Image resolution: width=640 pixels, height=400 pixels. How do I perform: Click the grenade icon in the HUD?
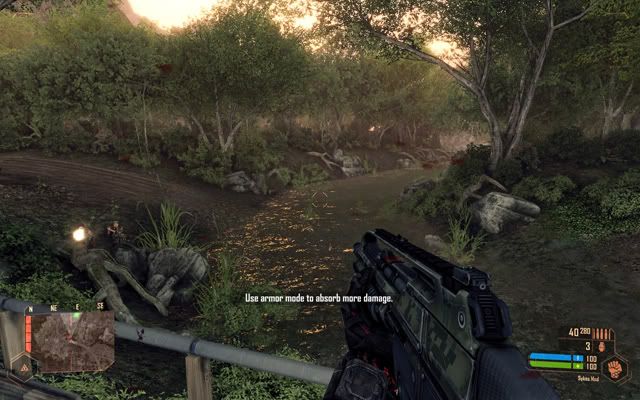603,347
